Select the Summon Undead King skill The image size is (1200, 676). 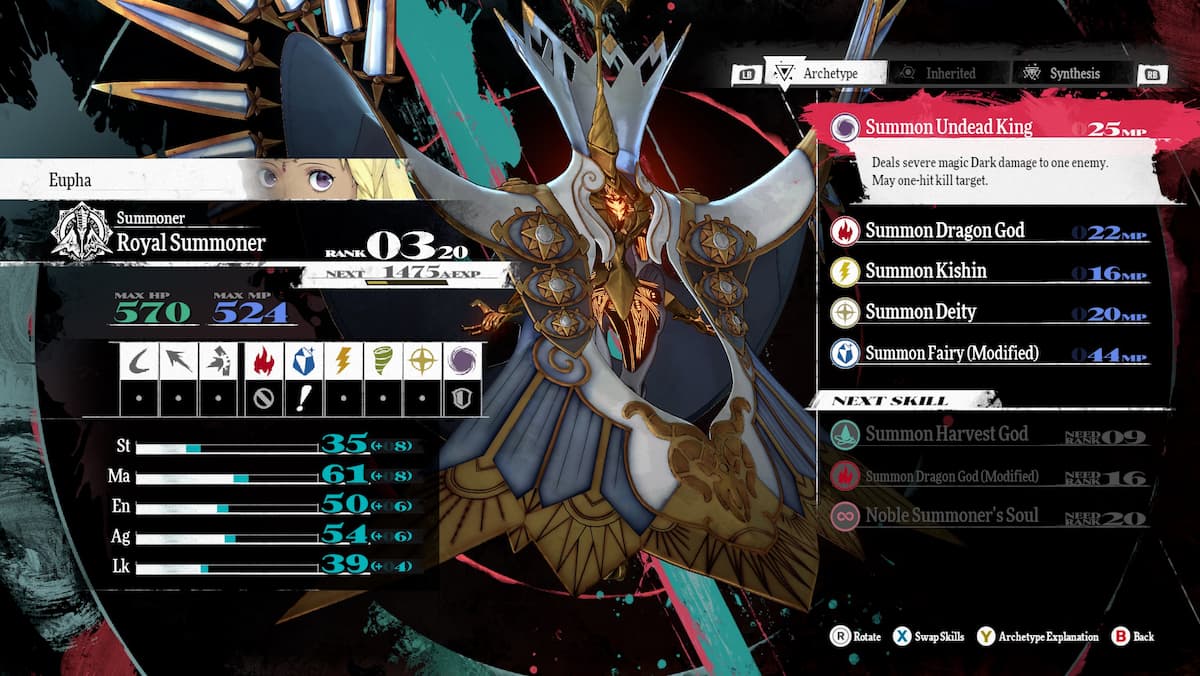[x=948, y=128]
